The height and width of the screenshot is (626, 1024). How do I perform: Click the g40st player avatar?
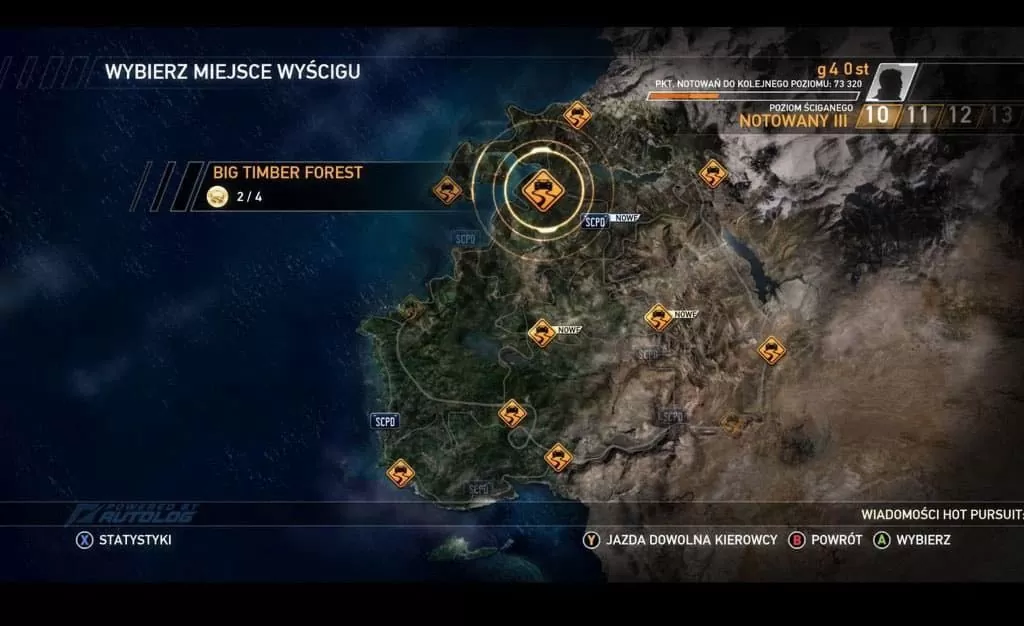tap(891, 81)
